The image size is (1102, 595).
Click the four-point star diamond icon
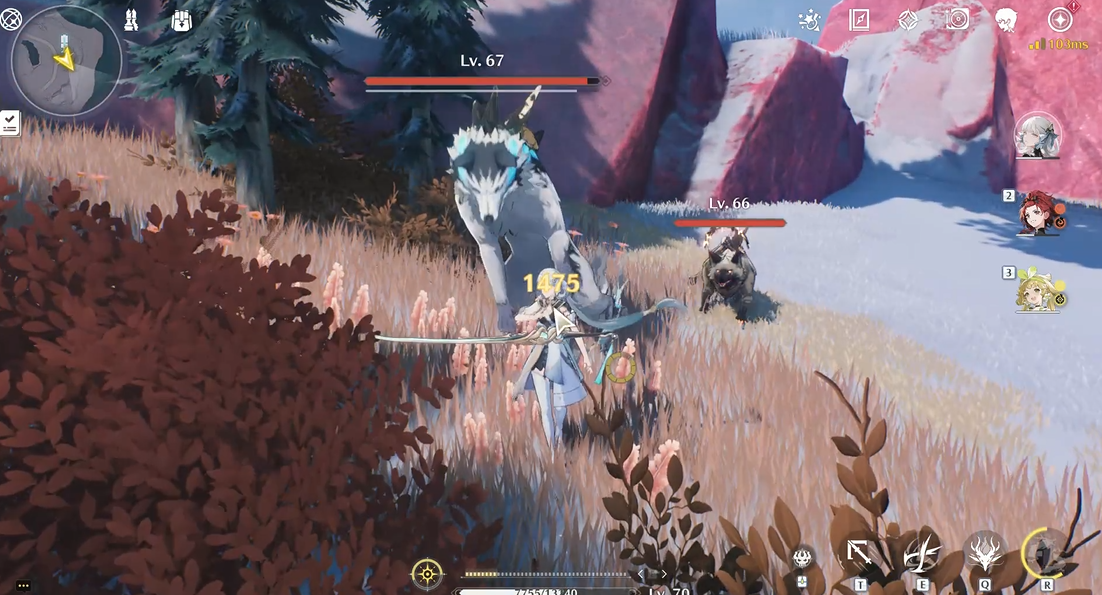[x=908, y=20]
